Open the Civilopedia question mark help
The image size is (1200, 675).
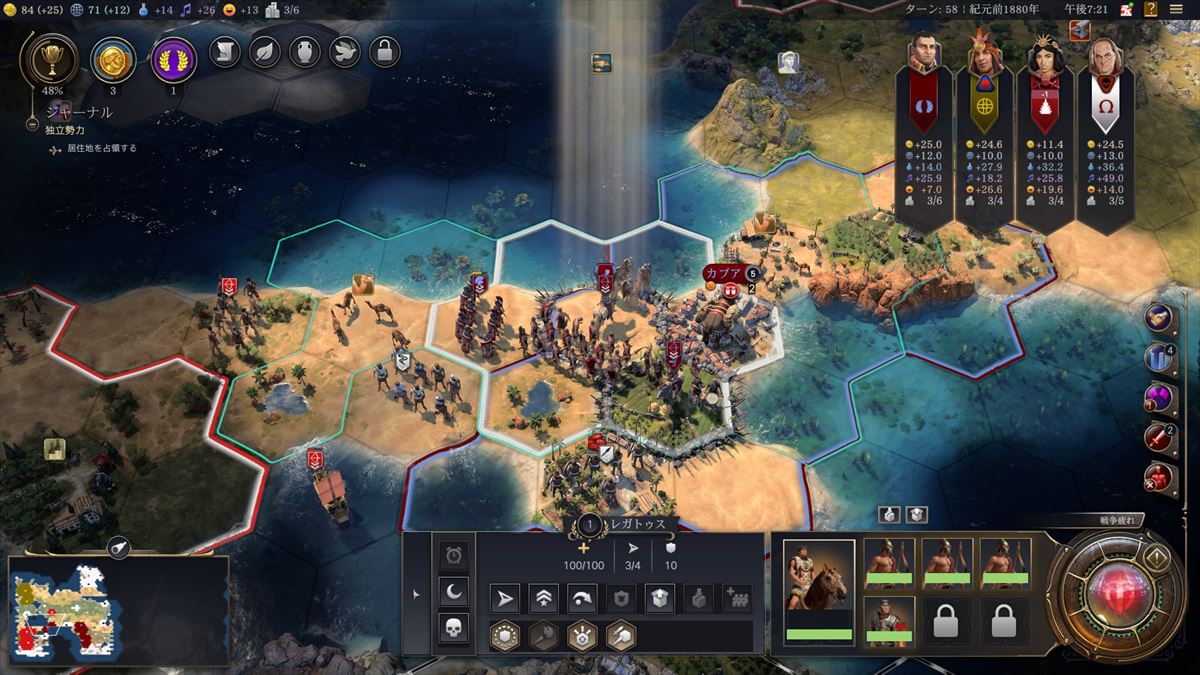pos(1150,10)
